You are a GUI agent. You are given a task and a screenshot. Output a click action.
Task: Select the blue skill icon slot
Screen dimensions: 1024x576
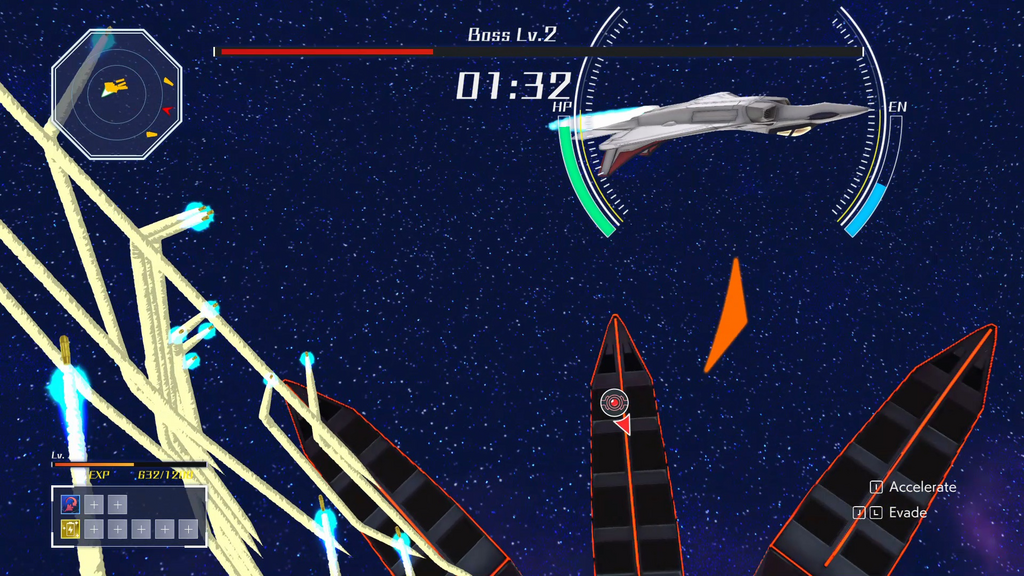coord(71,505)
